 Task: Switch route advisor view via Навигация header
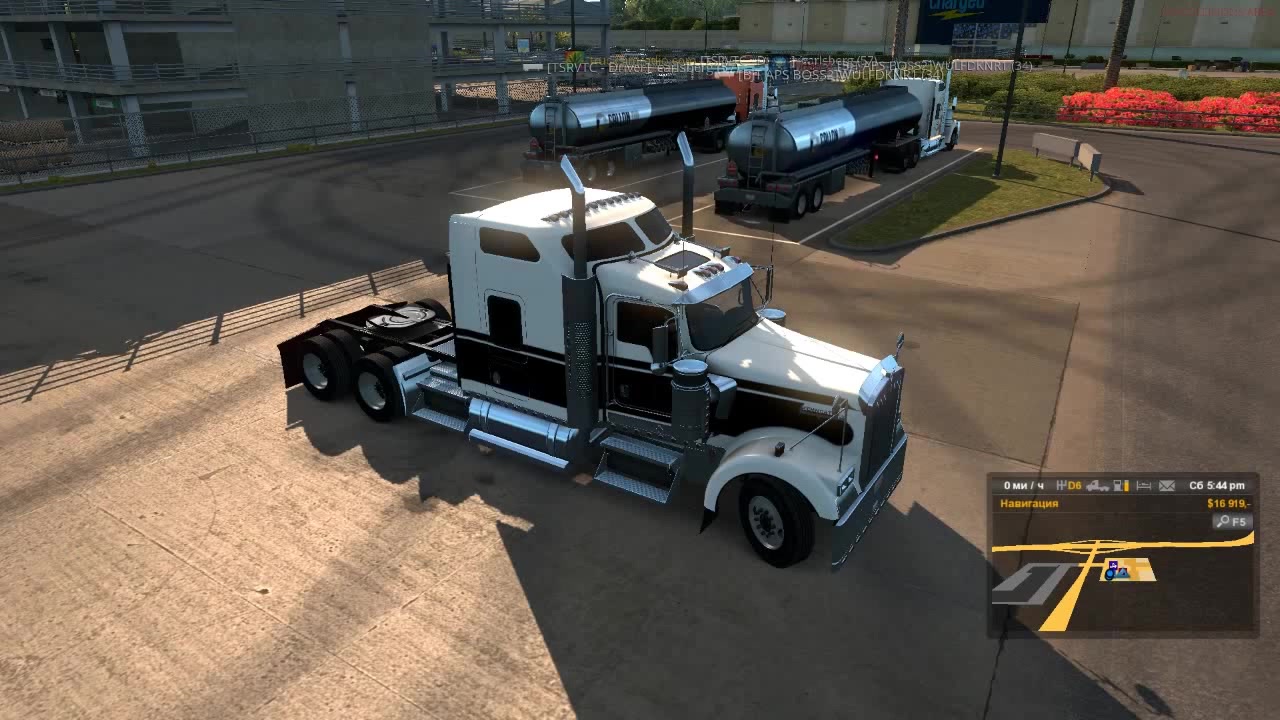[1028, 504]
